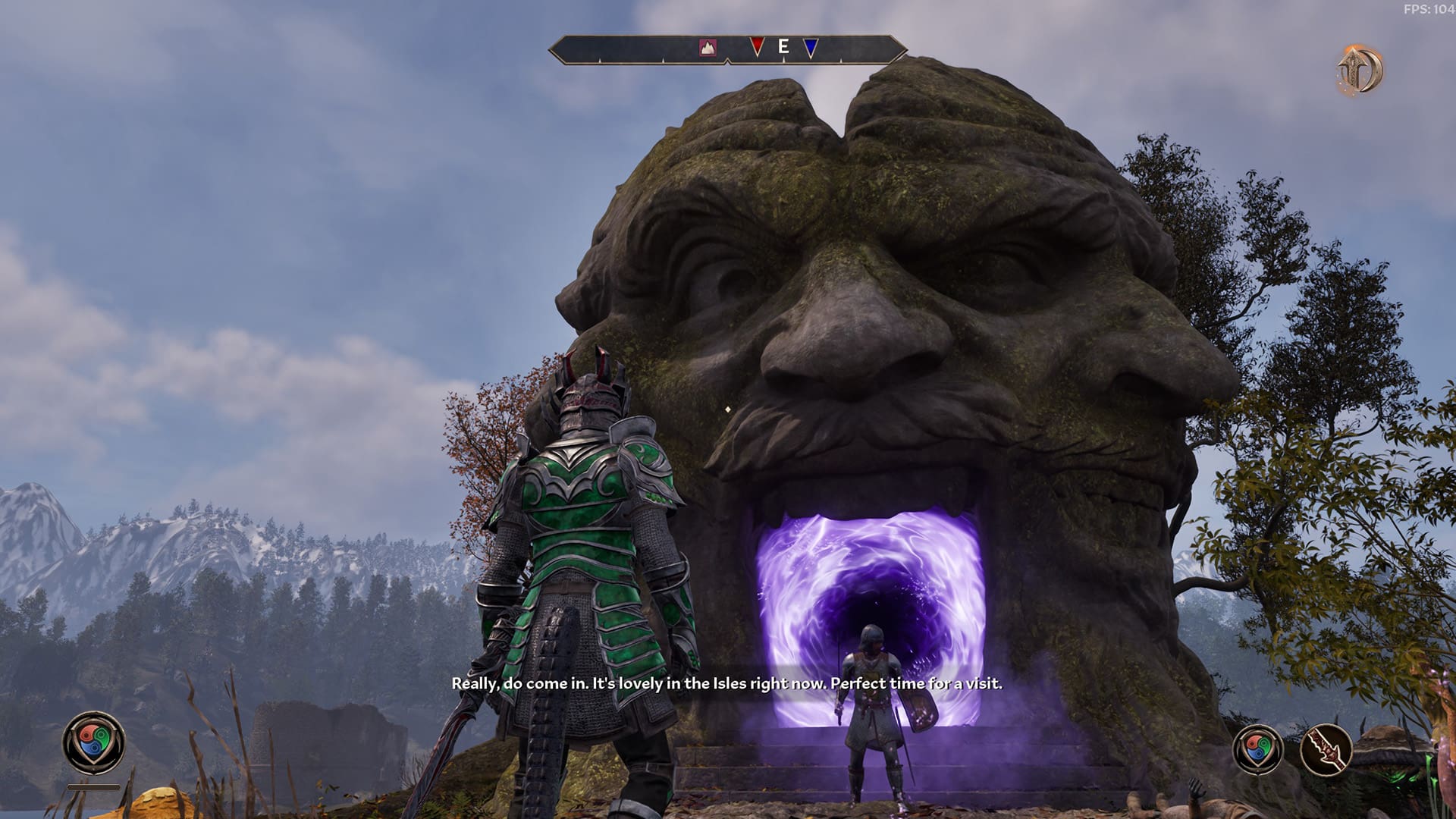Click the blue marker on the compass bar
This screenshot has height=819, width=1456.
[x=810, y=47]
